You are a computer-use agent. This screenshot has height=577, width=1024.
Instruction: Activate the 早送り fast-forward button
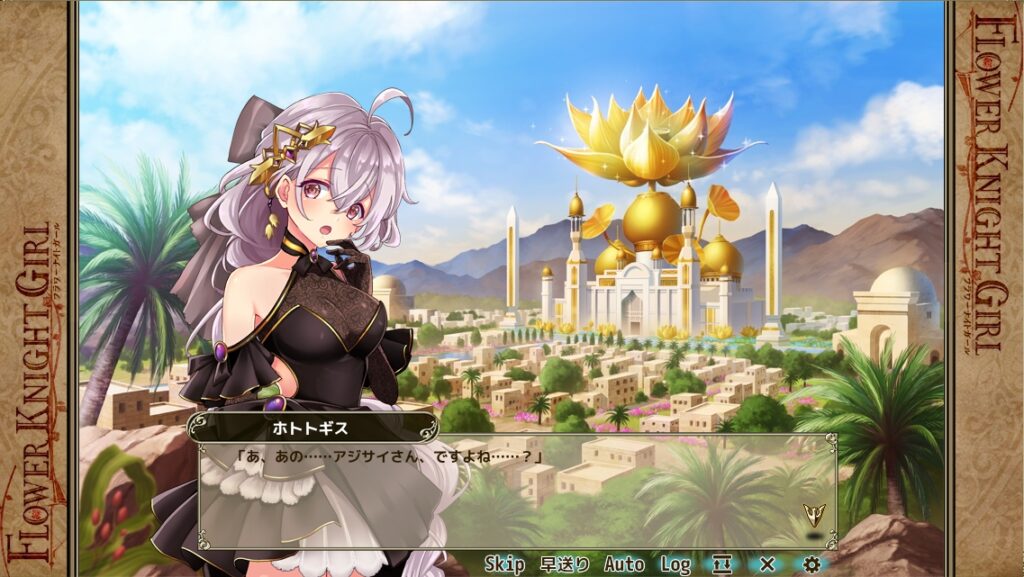point(563,564)
